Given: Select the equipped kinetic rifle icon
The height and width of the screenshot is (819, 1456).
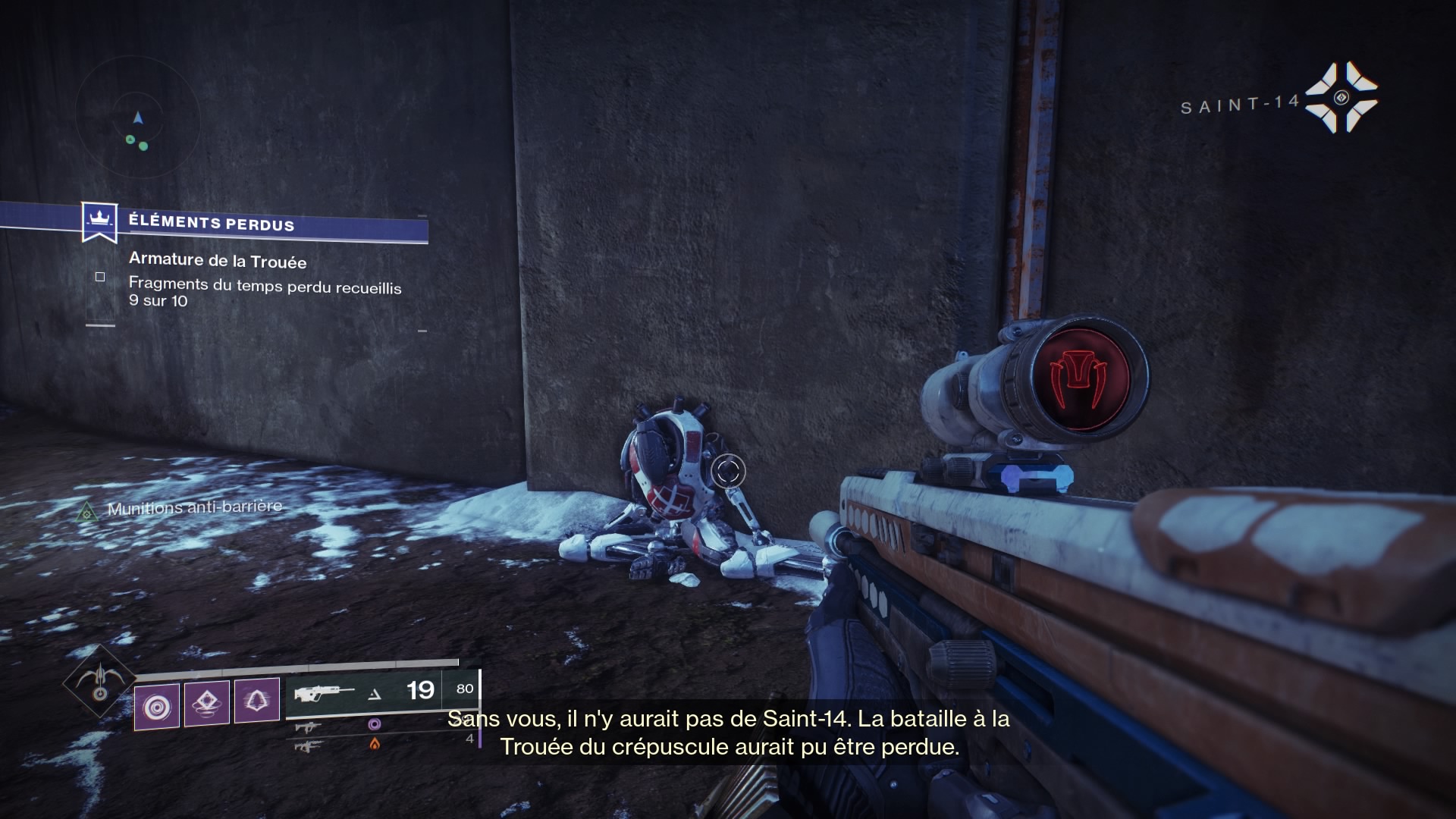Looking at the screenshot, I should 325,692.
